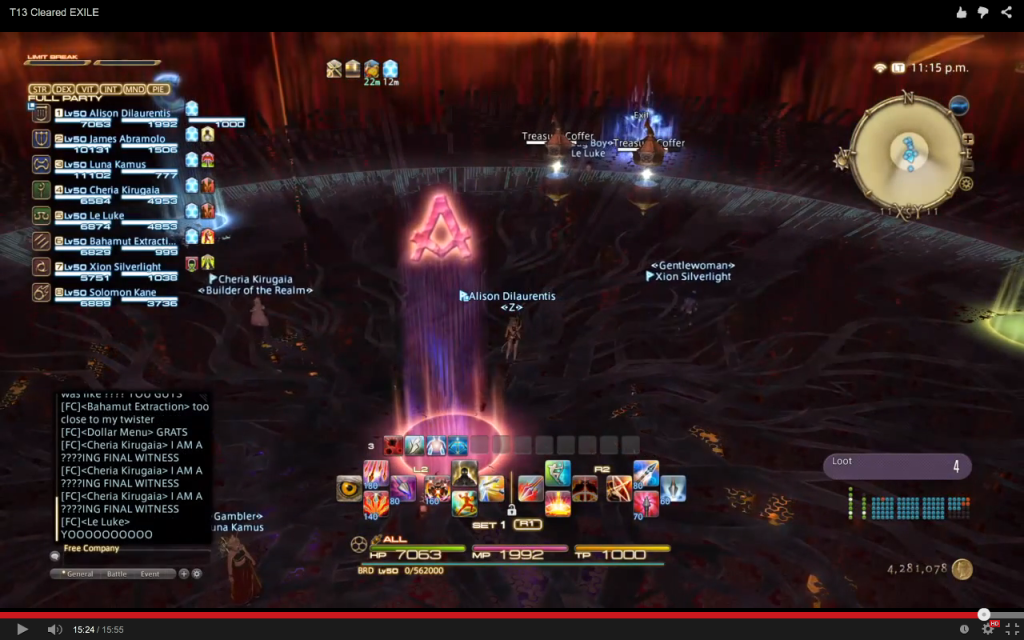Screen dimensions: 1024x640
Task: Add a new chat tab with plus button
Action: 183,574
